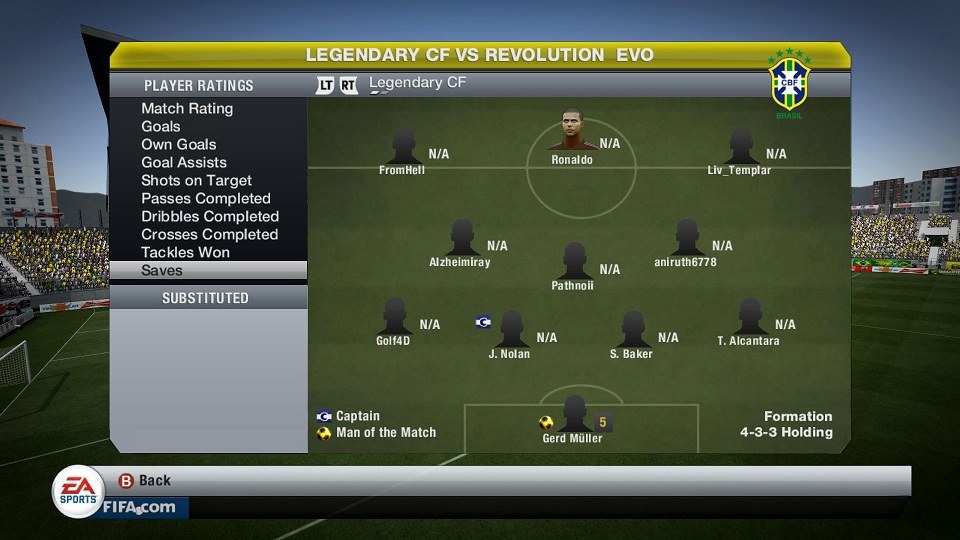Viewport: 960px width, 540px height.
Task: Select the Match Rating entry
Action: coord(187,108)
